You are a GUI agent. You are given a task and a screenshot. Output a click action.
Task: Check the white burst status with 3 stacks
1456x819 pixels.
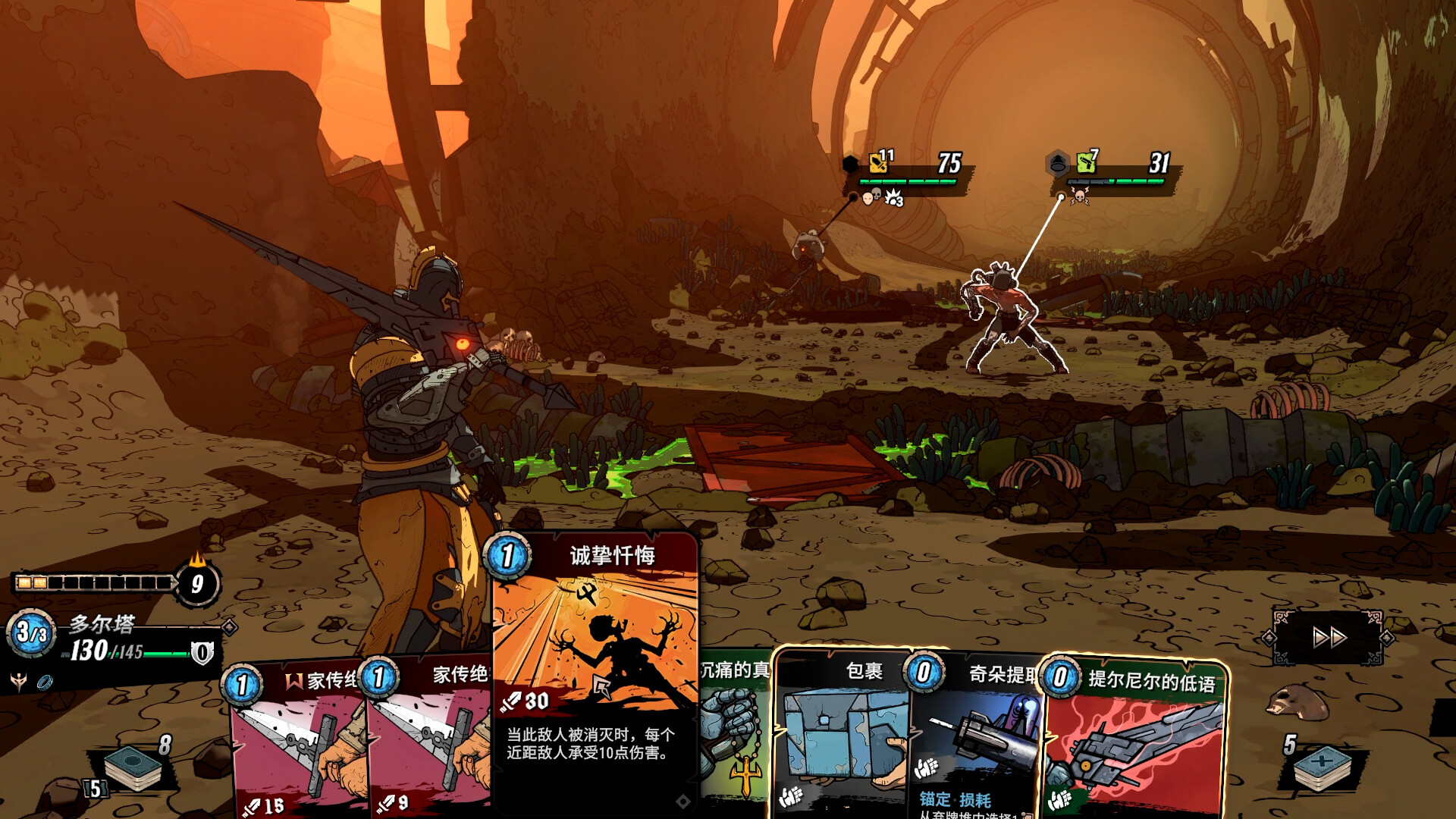click(x=893, y=198)
